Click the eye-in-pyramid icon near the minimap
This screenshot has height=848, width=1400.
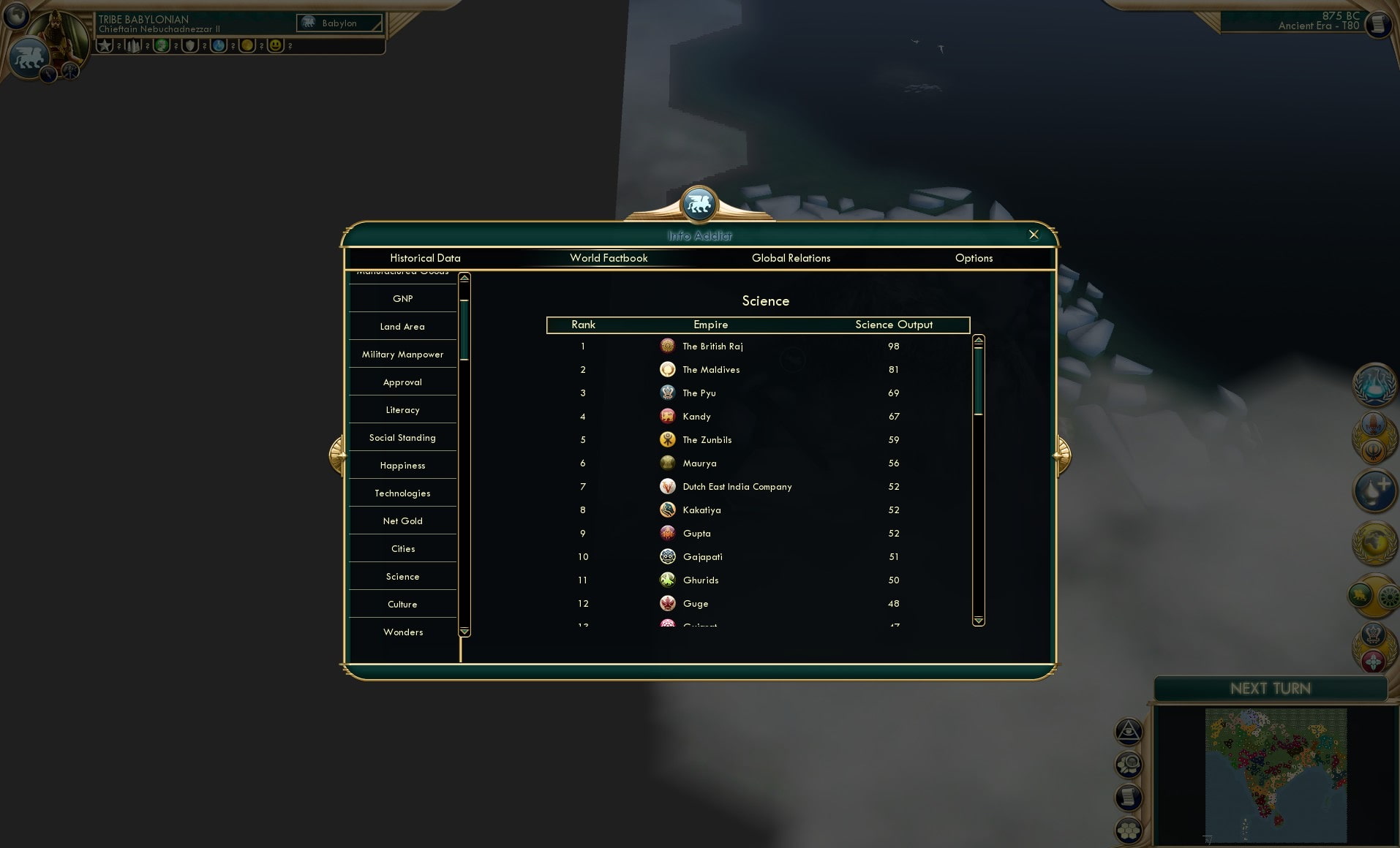pyautogui.click(x=1129, y=731)
